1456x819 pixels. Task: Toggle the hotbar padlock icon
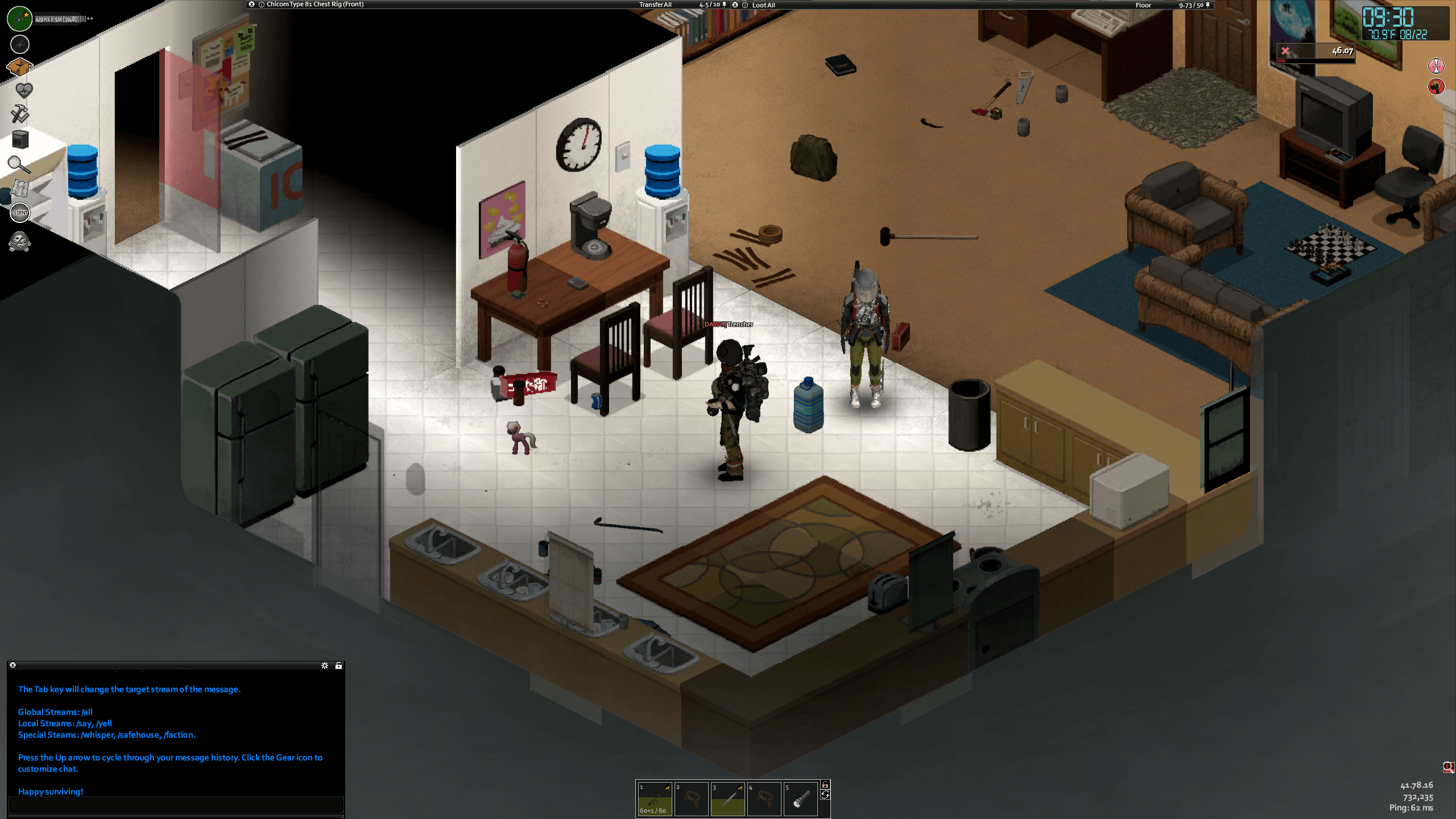(x=825, y=785)
